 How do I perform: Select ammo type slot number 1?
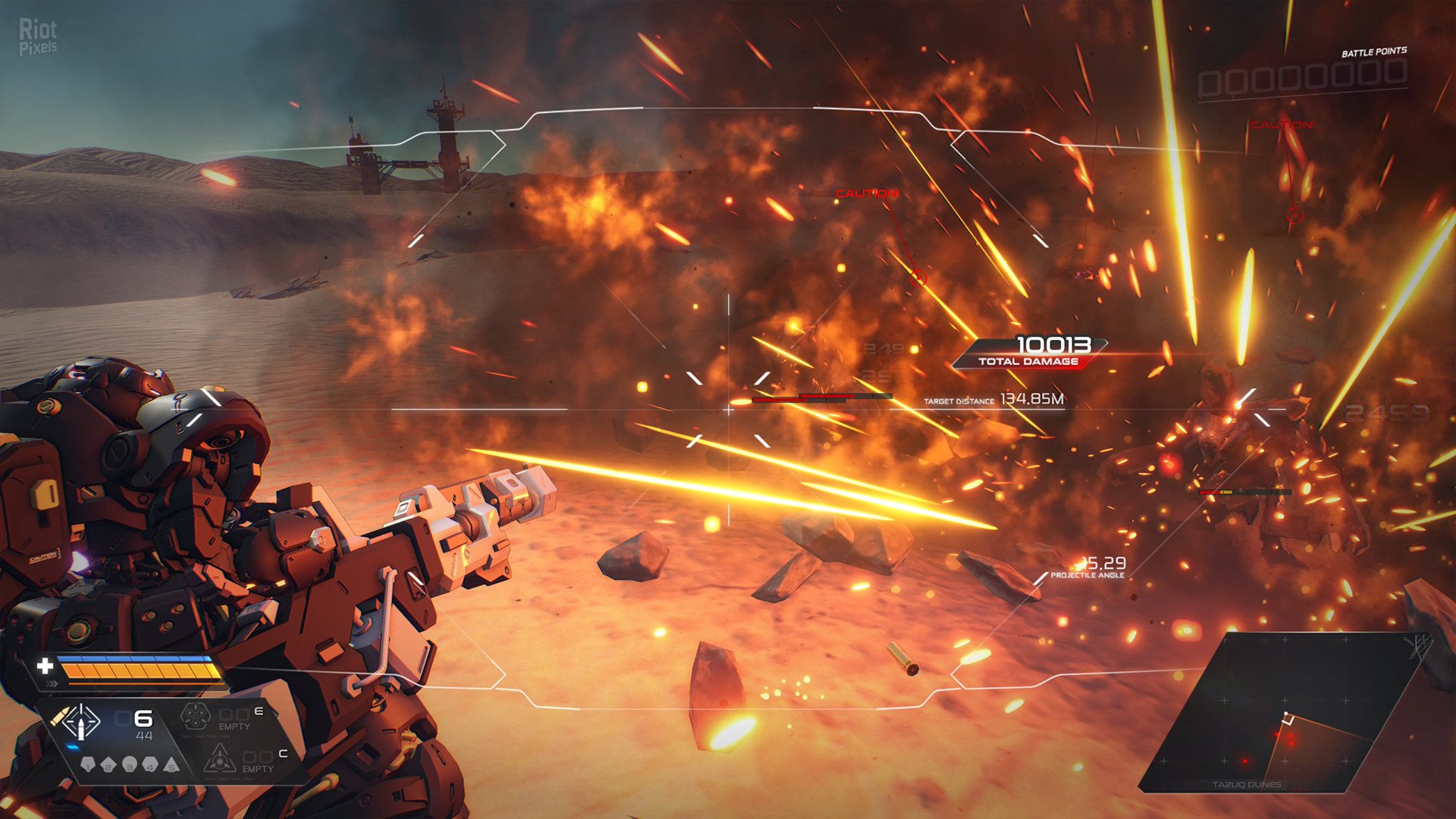pos(88,764)
